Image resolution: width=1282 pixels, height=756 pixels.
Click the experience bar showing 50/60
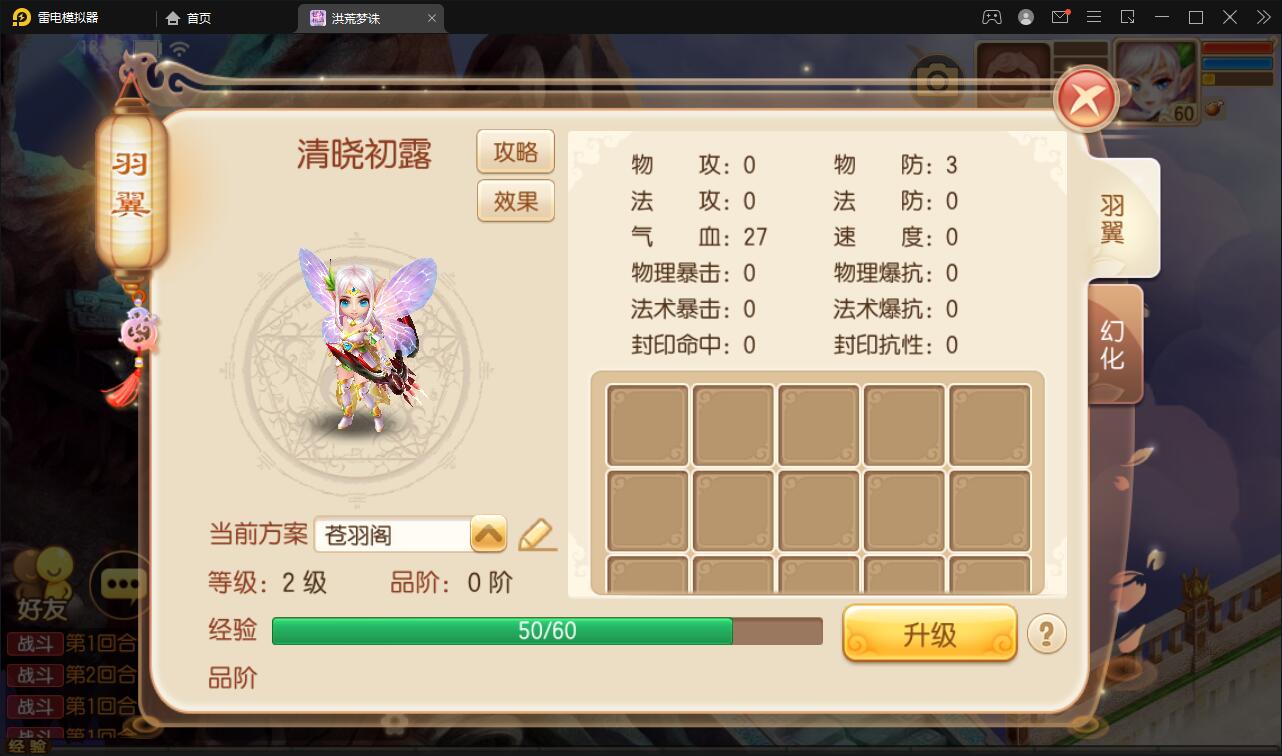(x=545, y=631)
